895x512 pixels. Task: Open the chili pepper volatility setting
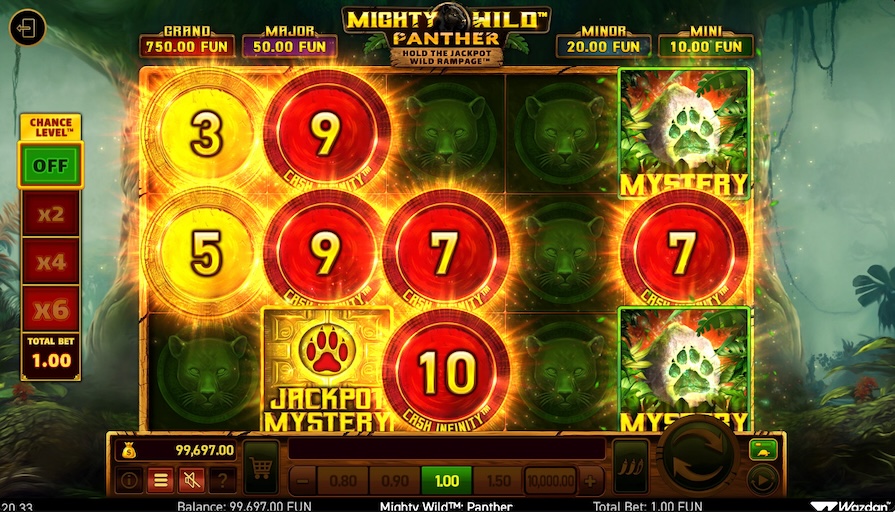coord(630,467)
